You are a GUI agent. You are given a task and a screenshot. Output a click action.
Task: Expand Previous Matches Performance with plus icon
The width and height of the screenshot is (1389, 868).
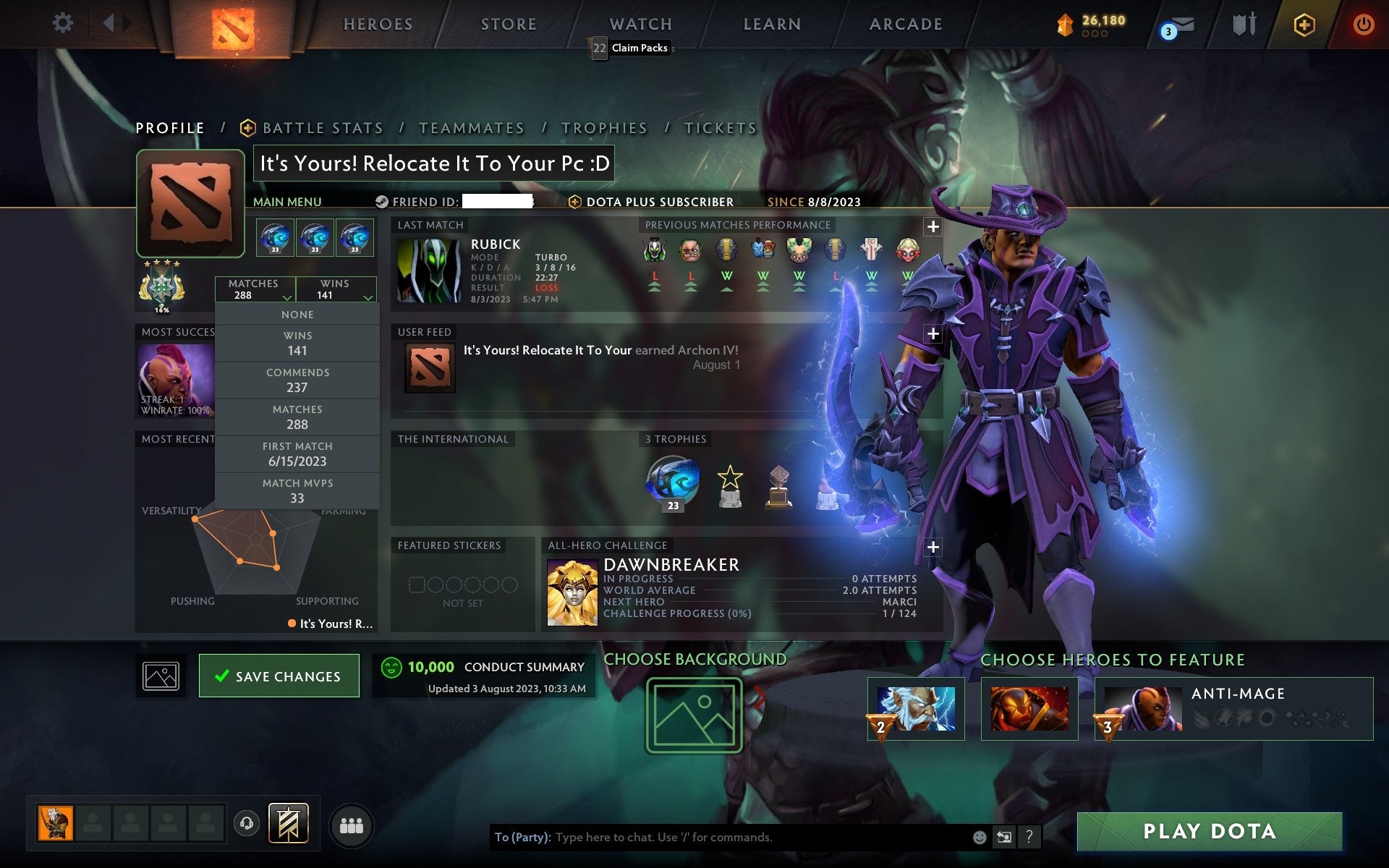point(933,226)
